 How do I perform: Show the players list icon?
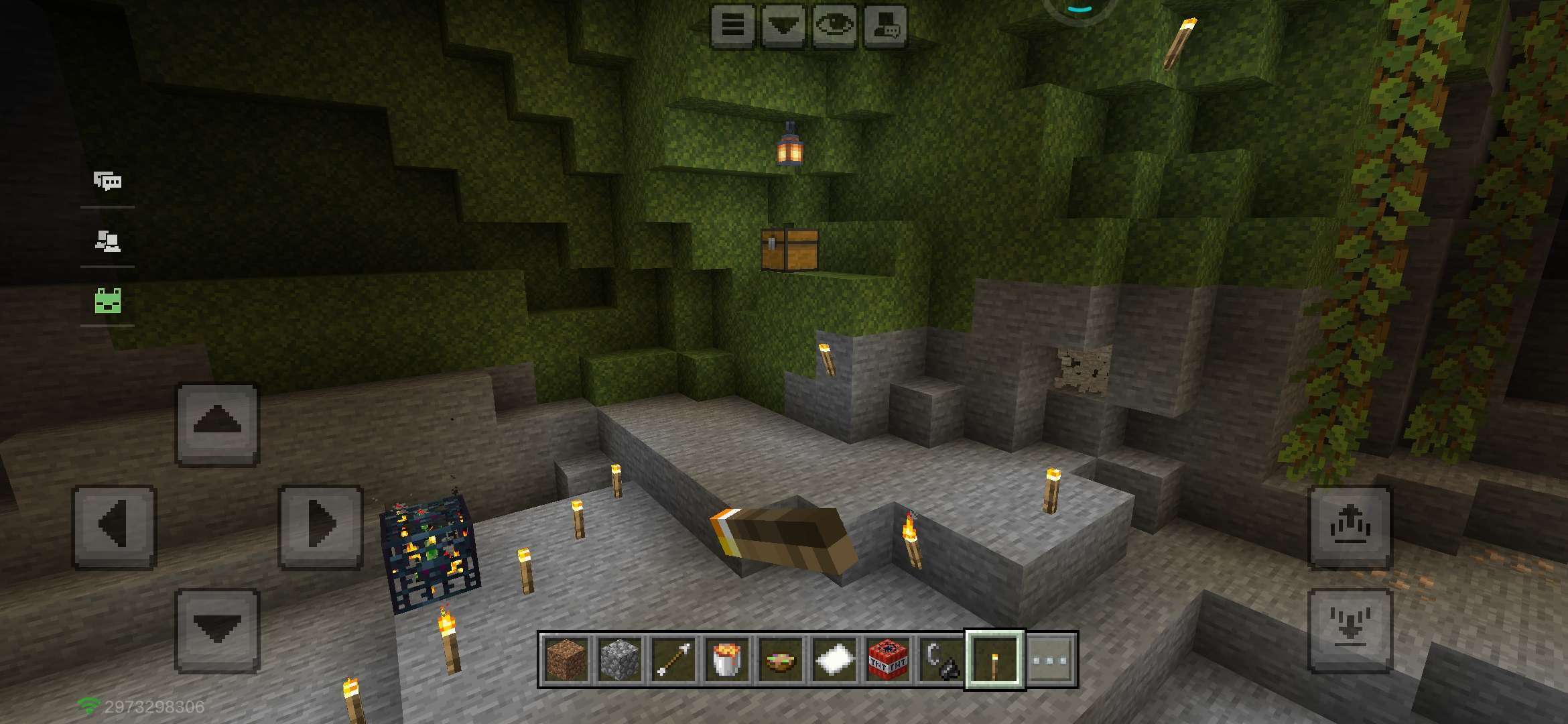[x=107, y=241]
